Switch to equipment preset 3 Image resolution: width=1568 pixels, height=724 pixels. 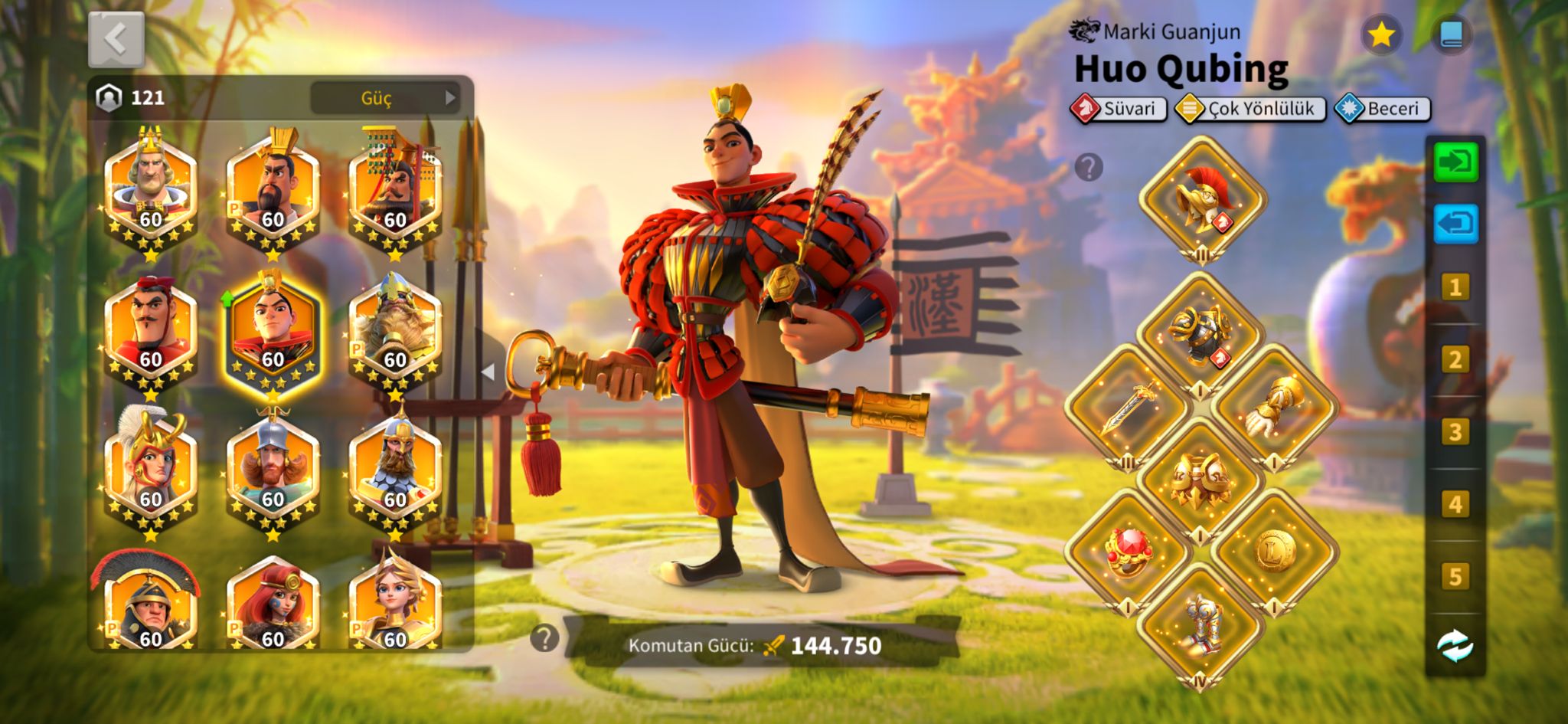1455,432
